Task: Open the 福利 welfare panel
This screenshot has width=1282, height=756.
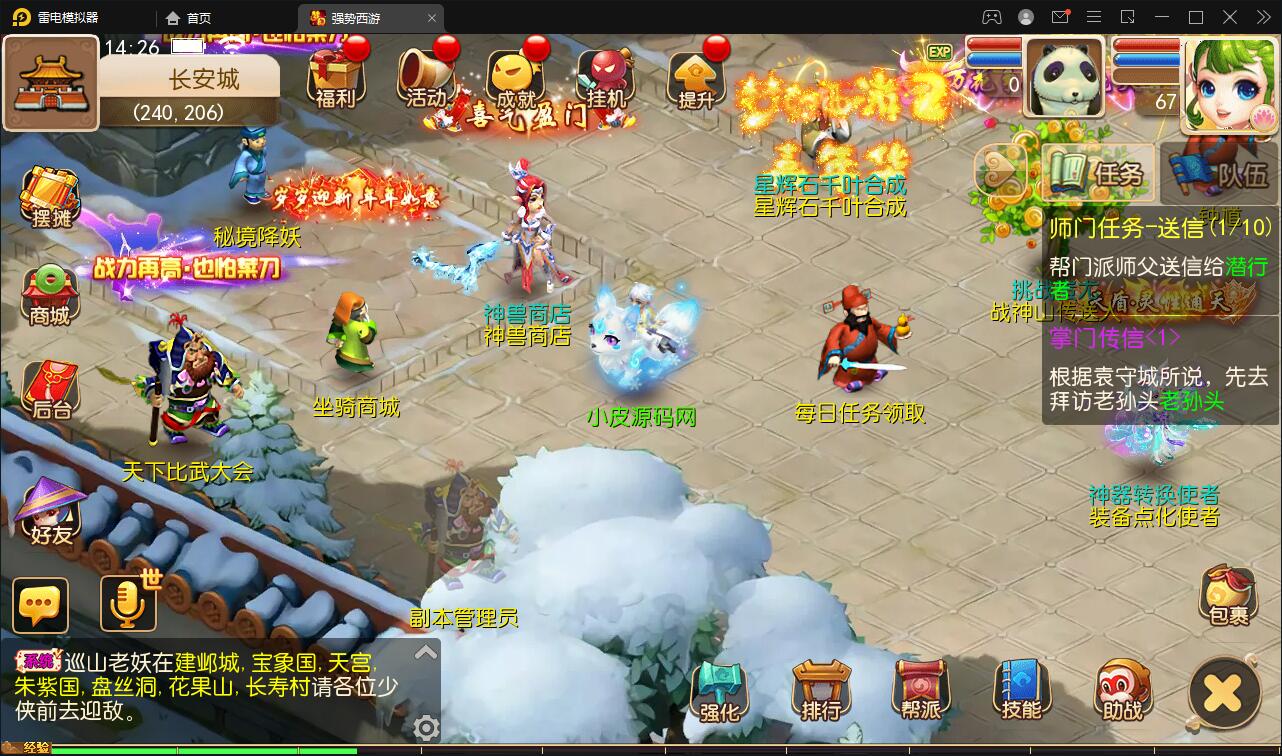Action: click(x=336, y=75)
